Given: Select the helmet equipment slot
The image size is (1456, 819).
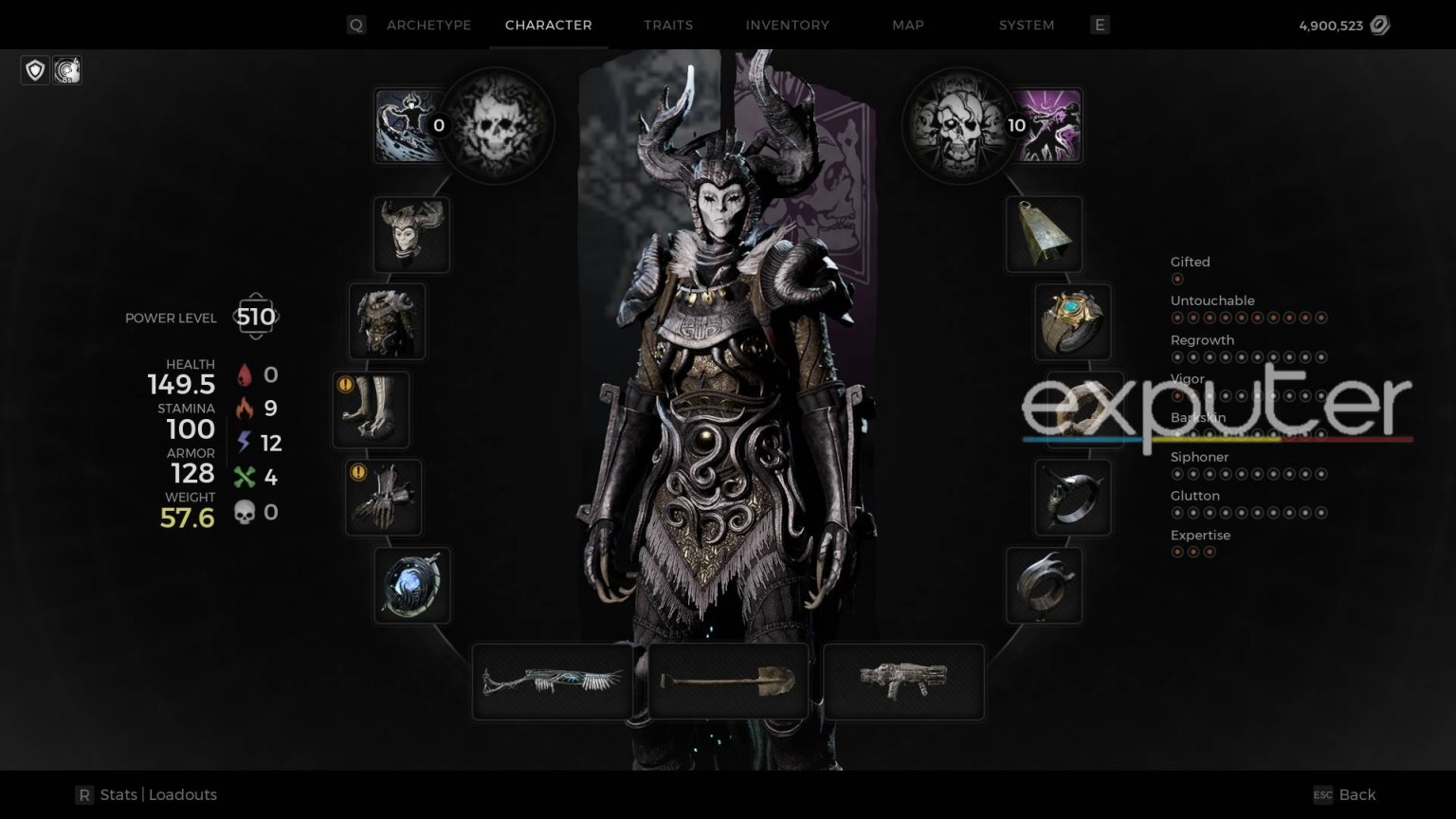Looking at the screenshot, I should tap(411, 234).
